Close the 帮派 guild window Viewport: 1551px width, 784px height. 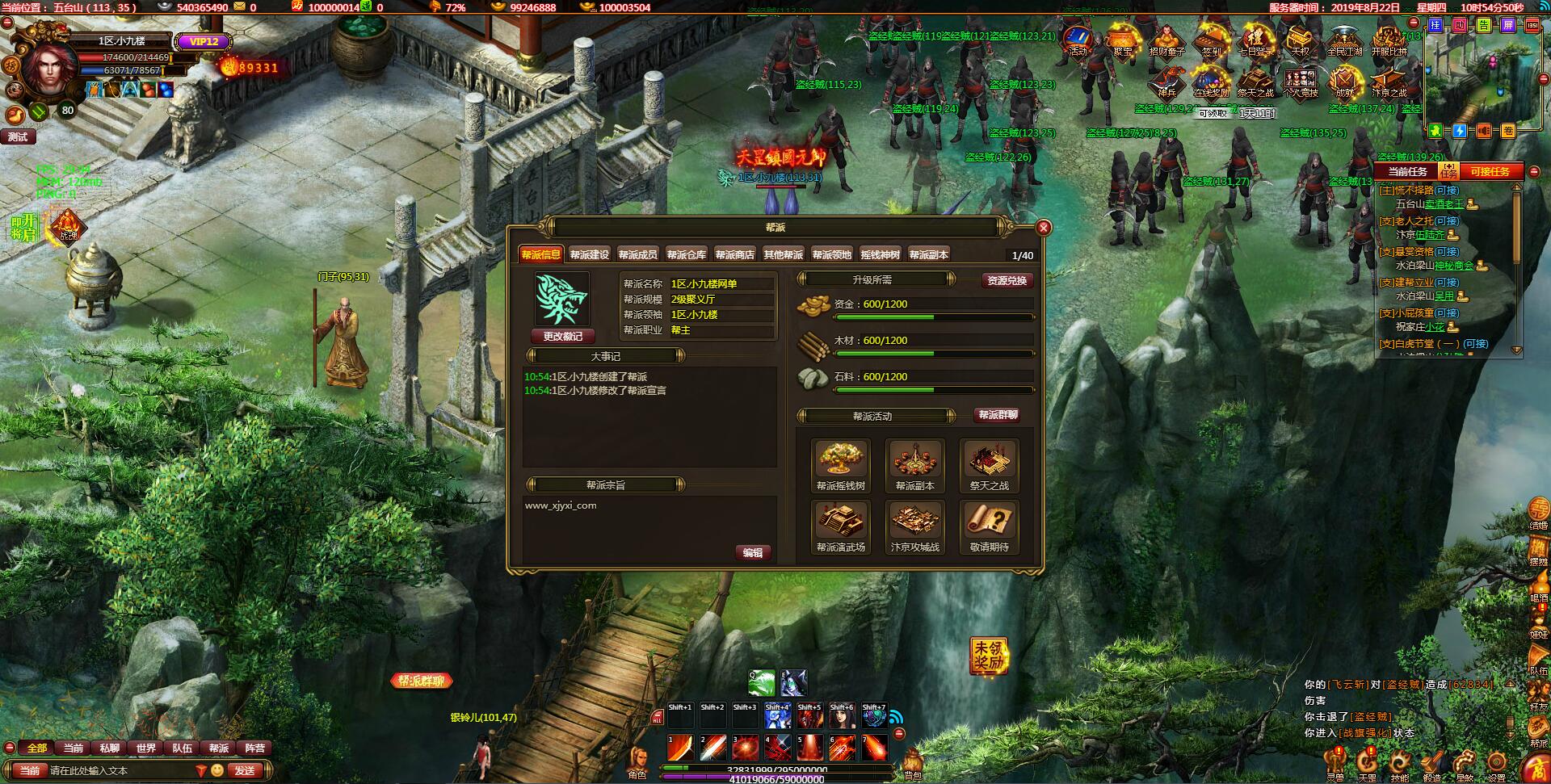point(1043,228)
